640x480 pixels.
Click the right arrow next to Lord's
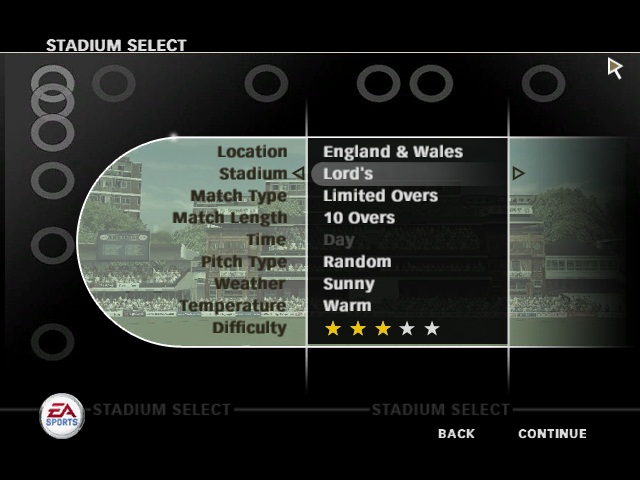pyautogui.click(x=518, y=174)
